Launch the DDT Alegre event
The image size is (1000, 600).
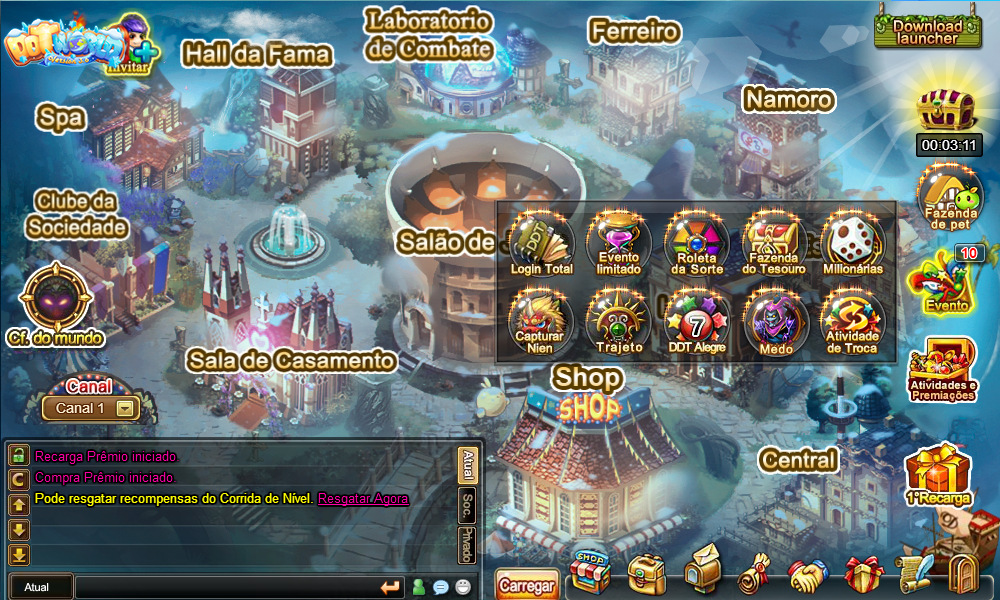697,320
